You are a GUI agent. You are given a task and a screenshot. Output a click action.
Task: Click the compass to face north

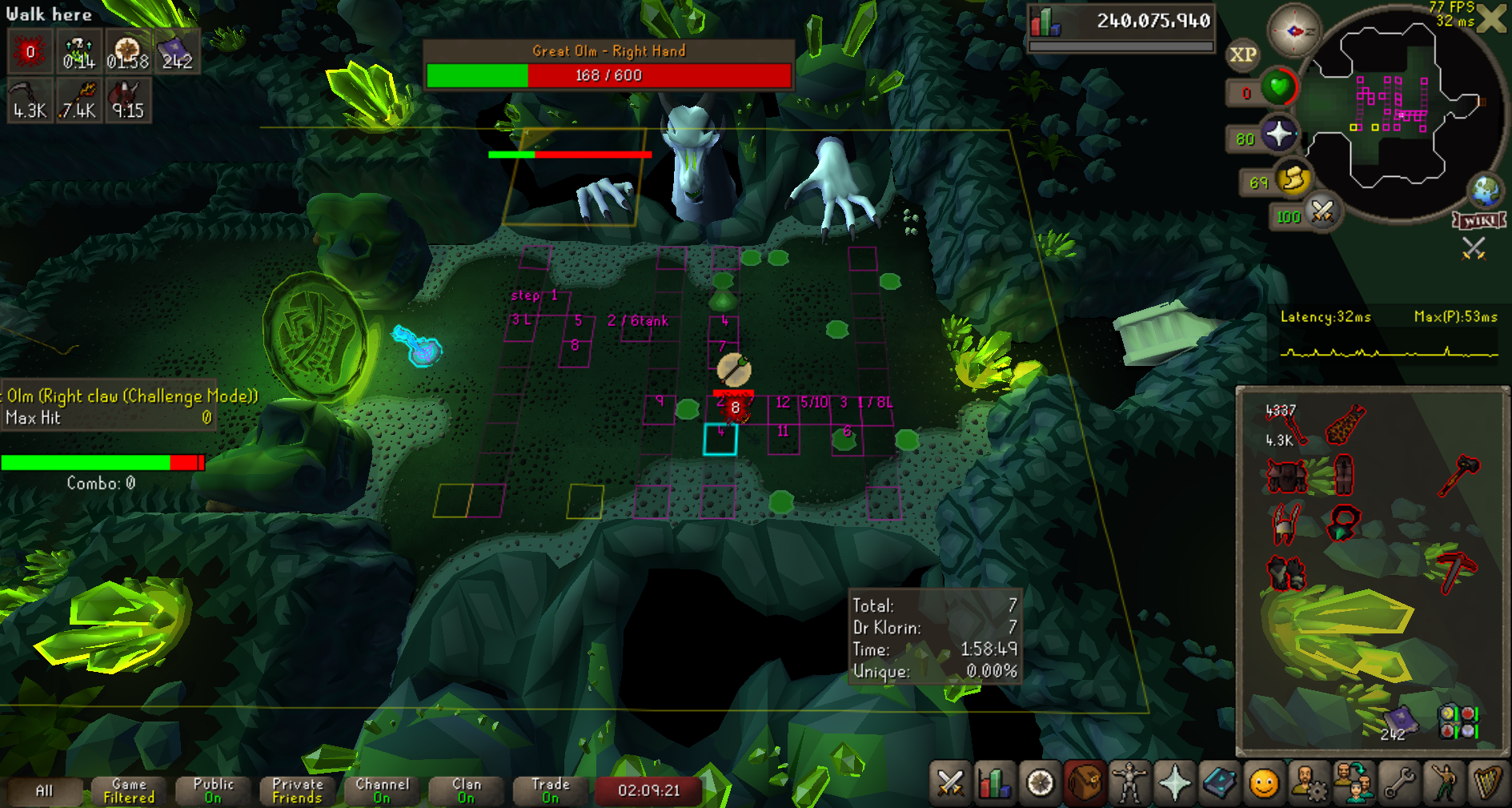pos(1294,32)
